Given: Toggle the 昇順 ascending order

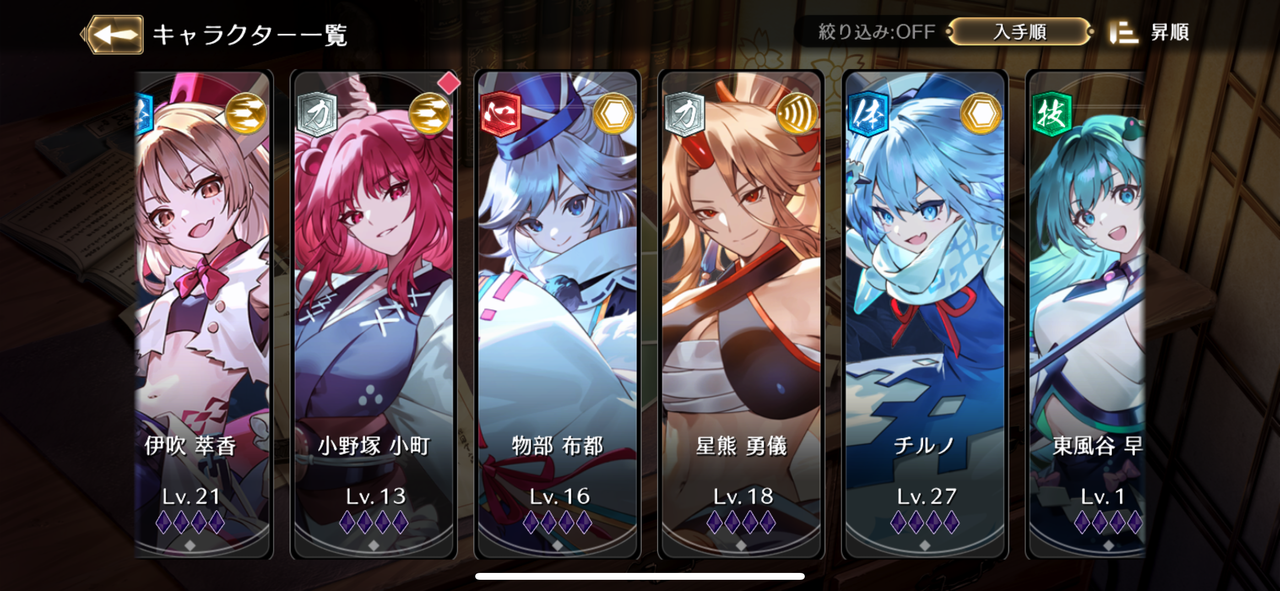Looking at the screenshot, I should click(1152, 32).
